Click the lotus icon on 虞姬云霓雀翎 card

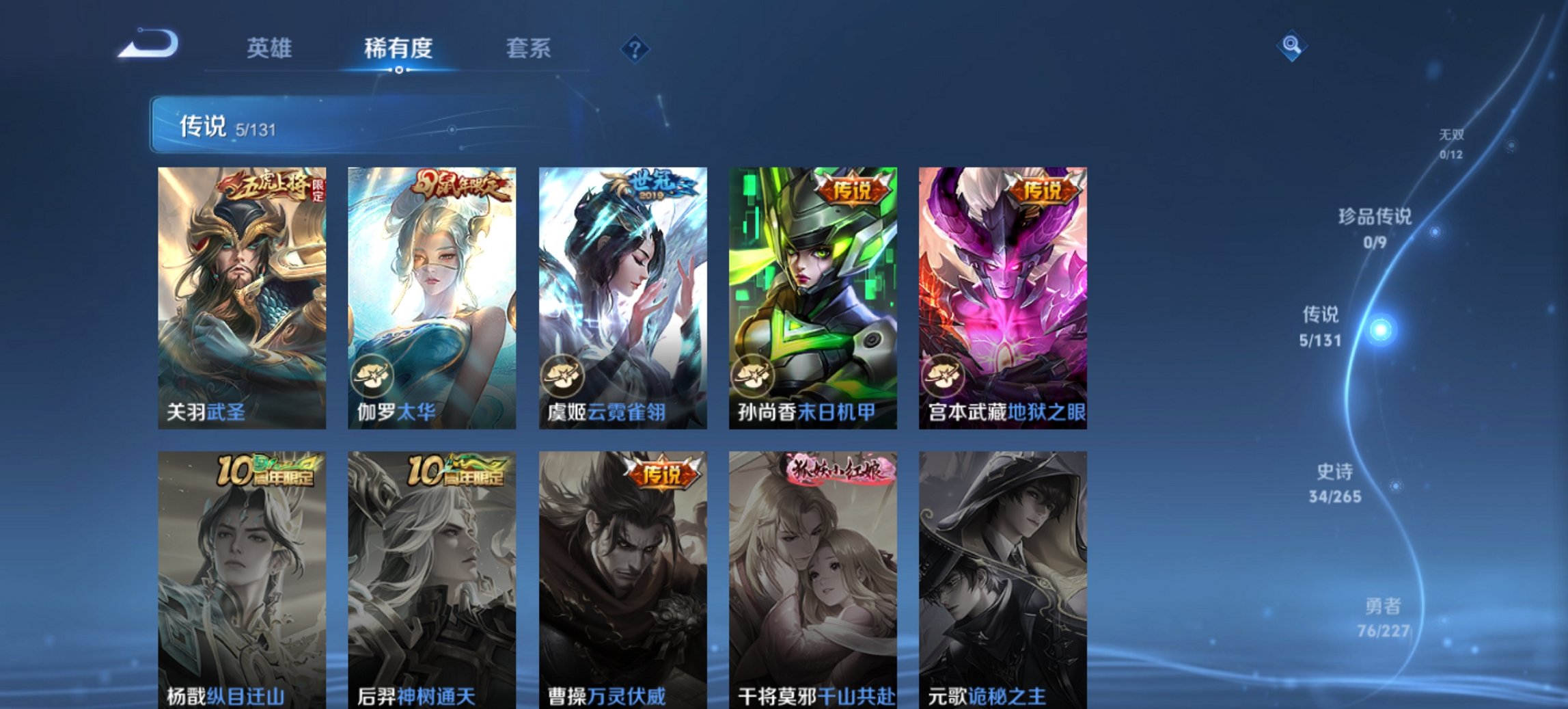click(562, 375)
